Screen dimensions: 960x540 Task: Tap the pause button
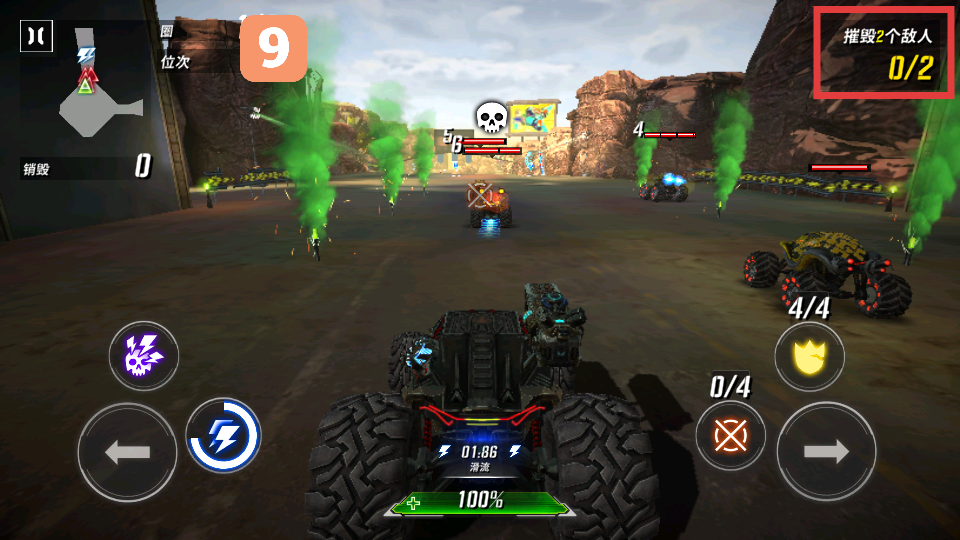(x=36, y=36)
